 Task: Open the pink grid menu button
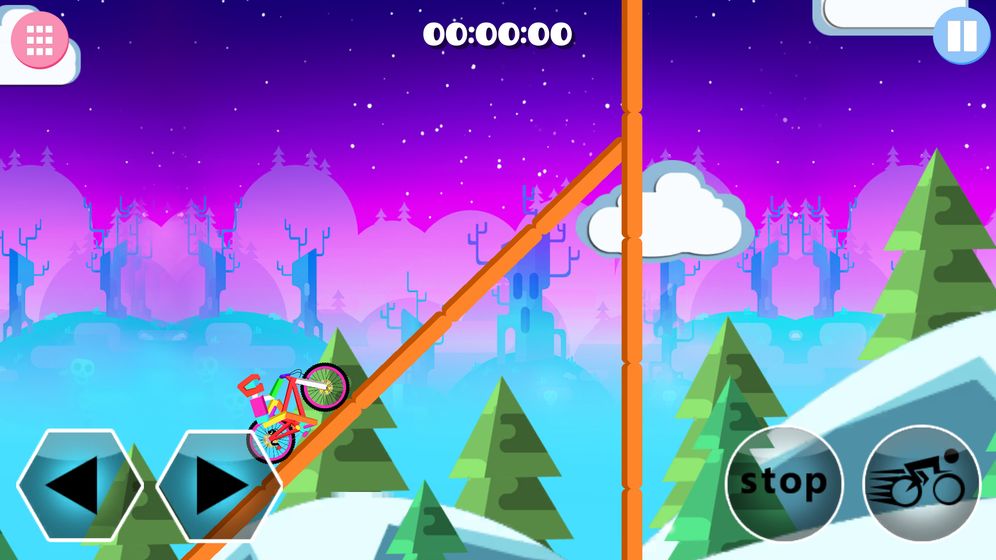tap(40, 39)
